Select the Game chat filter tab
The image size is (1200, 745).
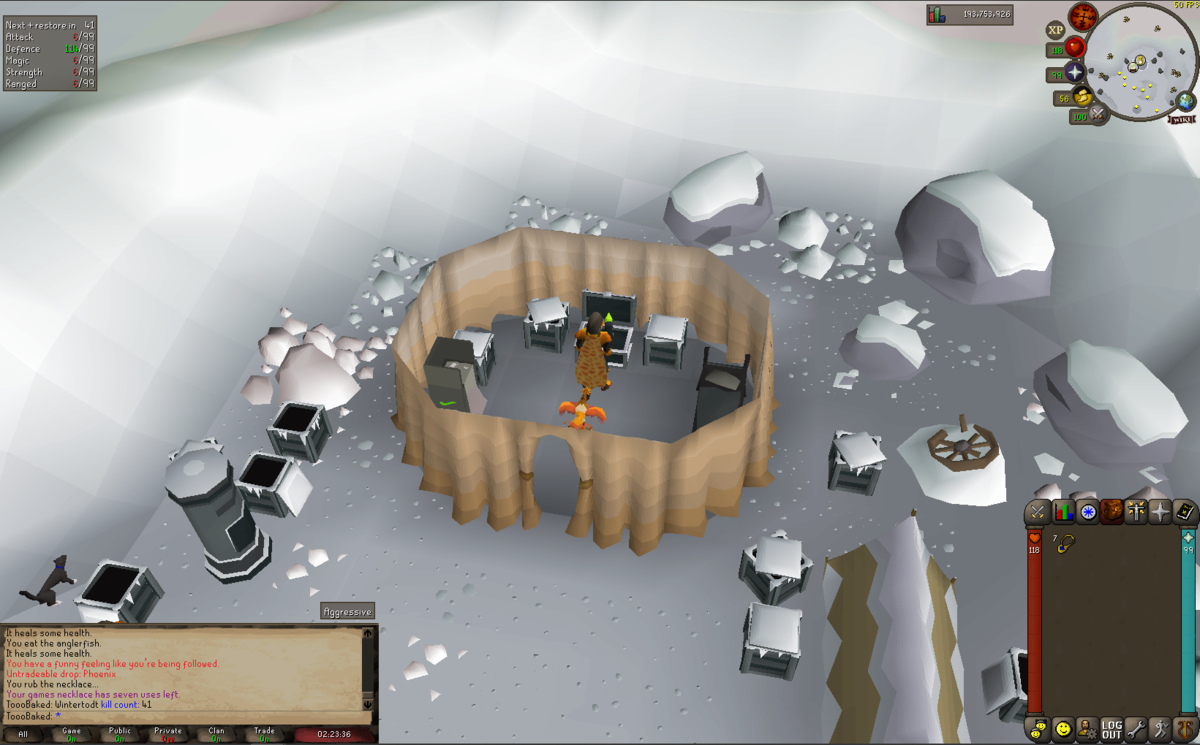click(71, 734)
